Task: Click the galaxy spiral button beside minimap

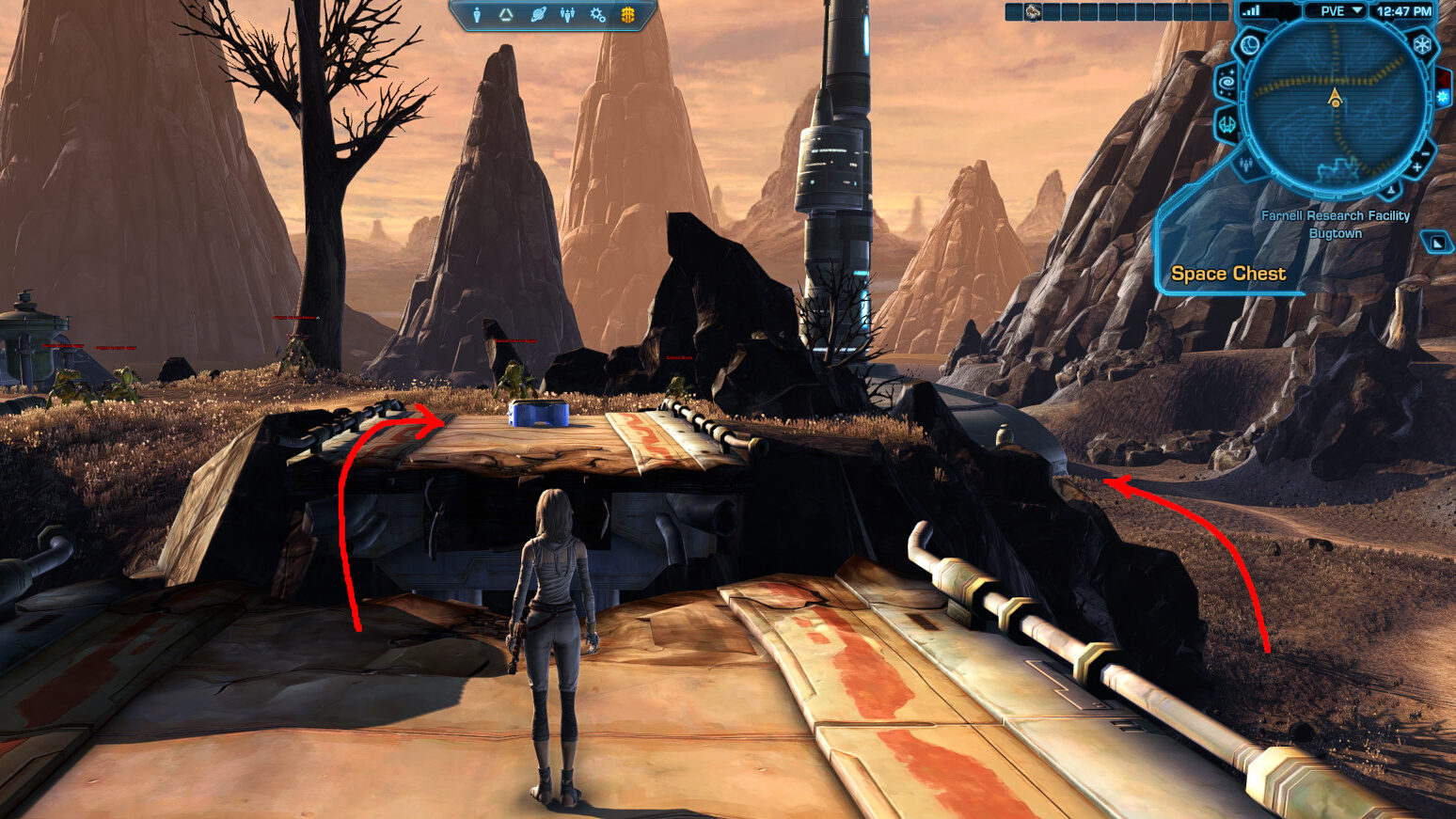Action: tap(1227, 83)
